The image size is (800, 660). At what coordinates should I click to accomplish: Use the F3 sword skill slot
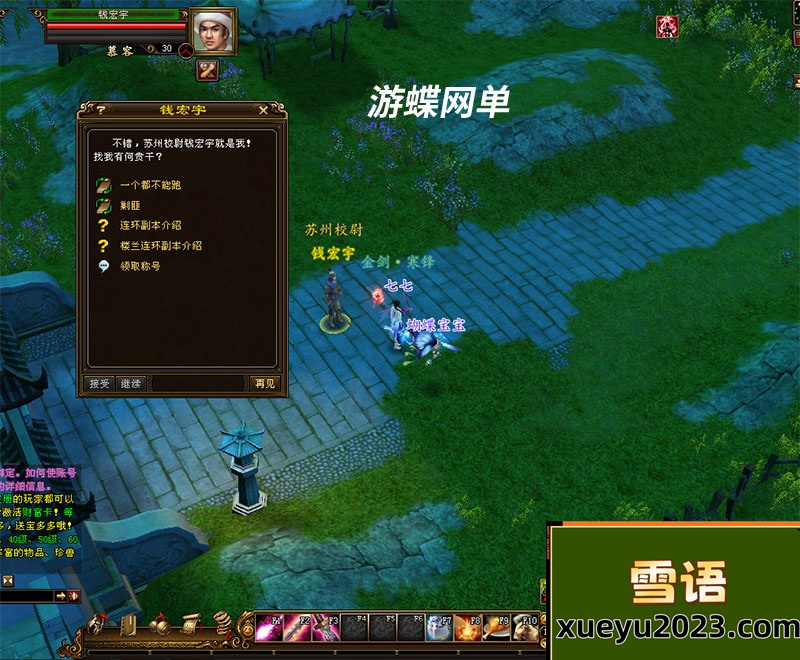(x=326, y=629)
